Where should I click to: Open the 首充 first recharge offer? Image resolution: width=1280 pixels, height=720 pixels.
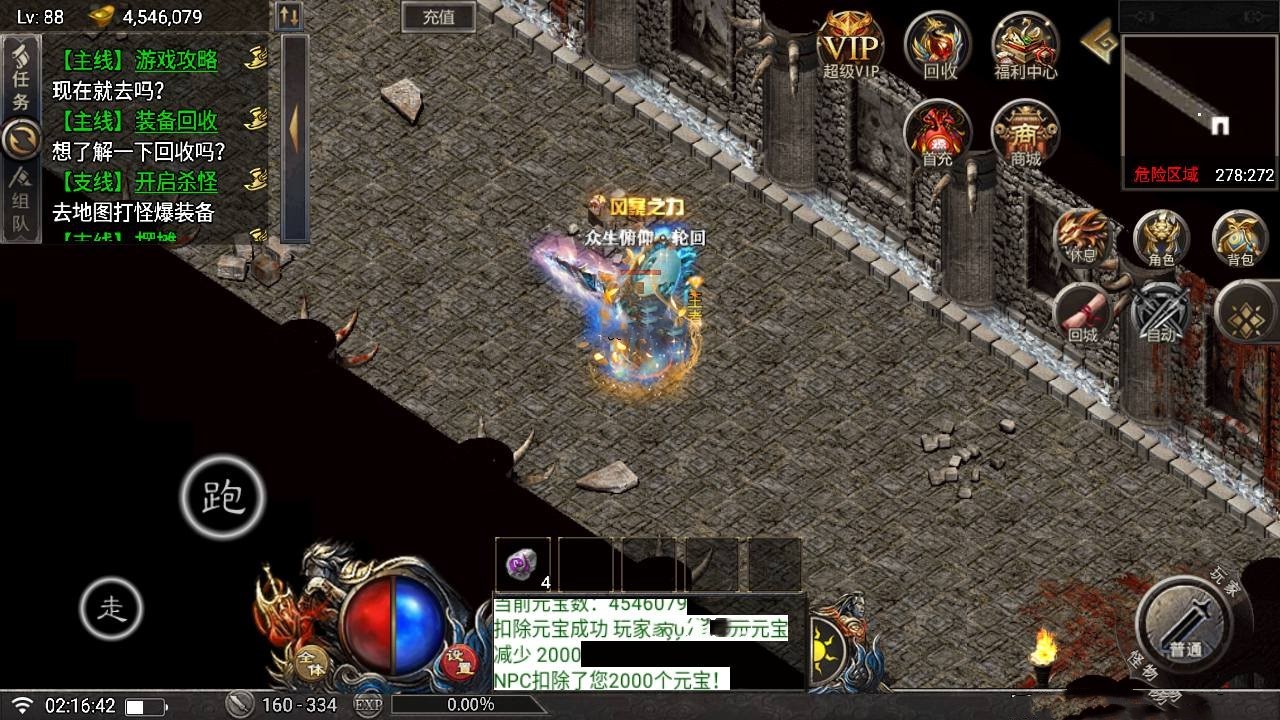(x=937, y=134)
